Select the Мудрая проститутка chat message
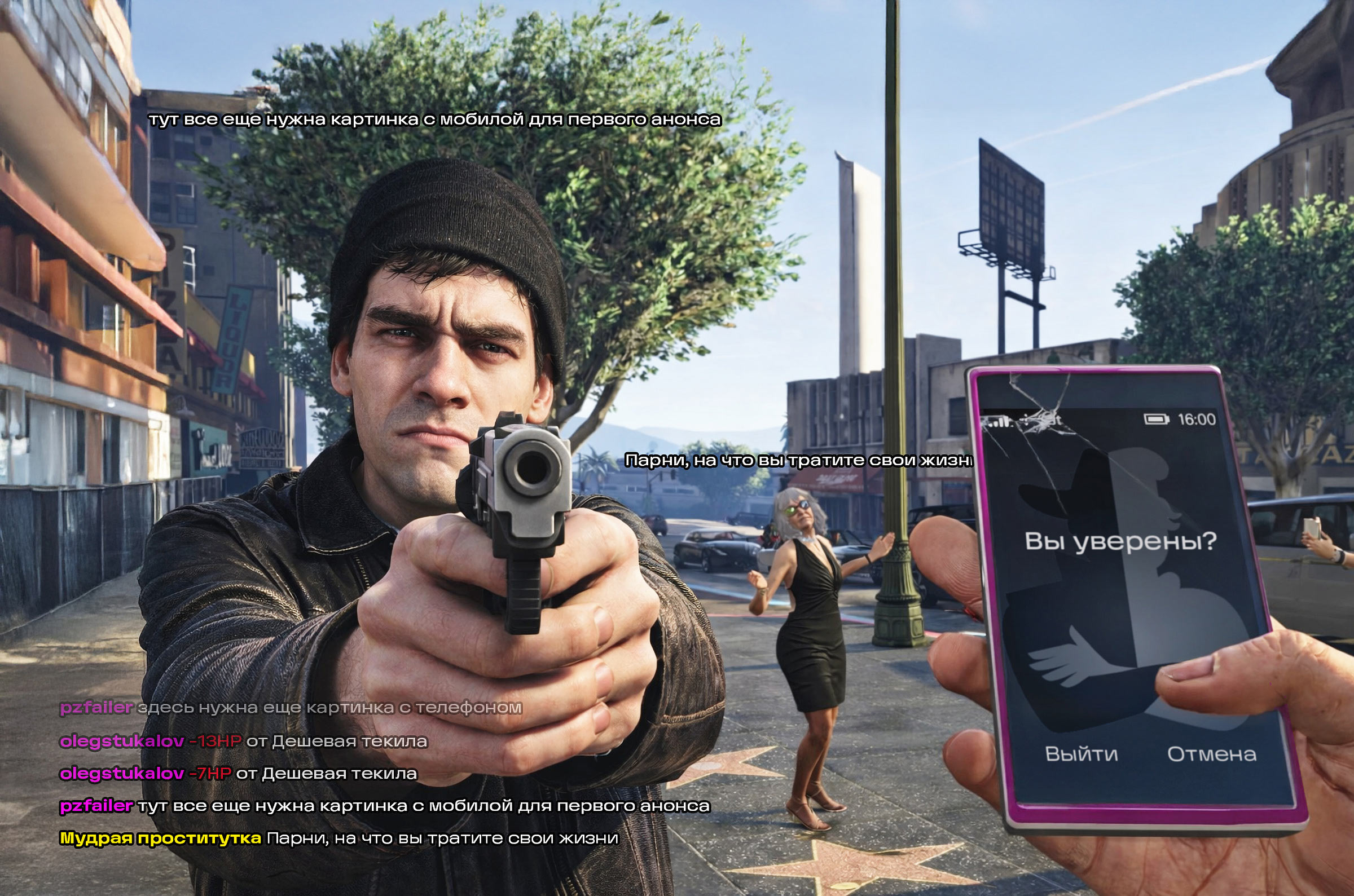The image size is (1354, 896). [x=339, y=838]
